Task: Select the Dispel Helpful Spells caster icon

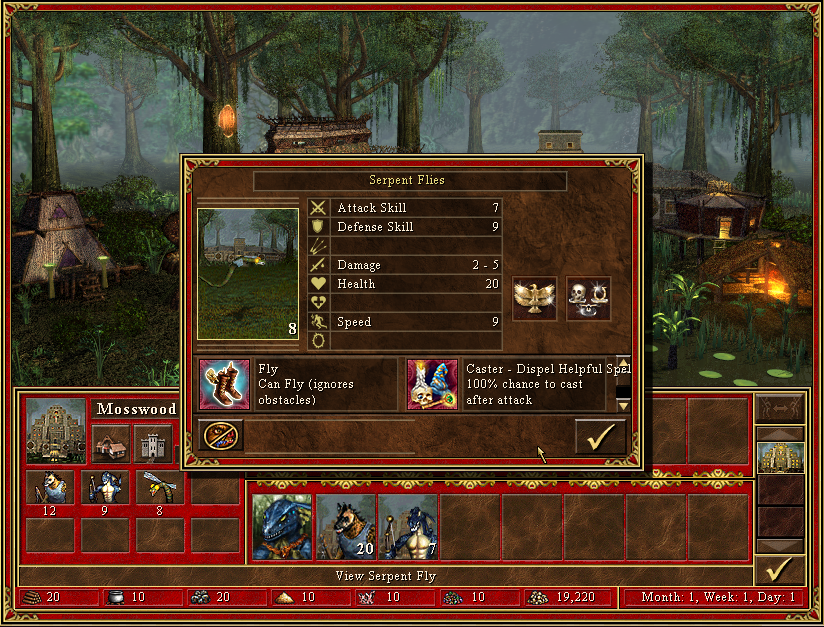Action: 432,385
